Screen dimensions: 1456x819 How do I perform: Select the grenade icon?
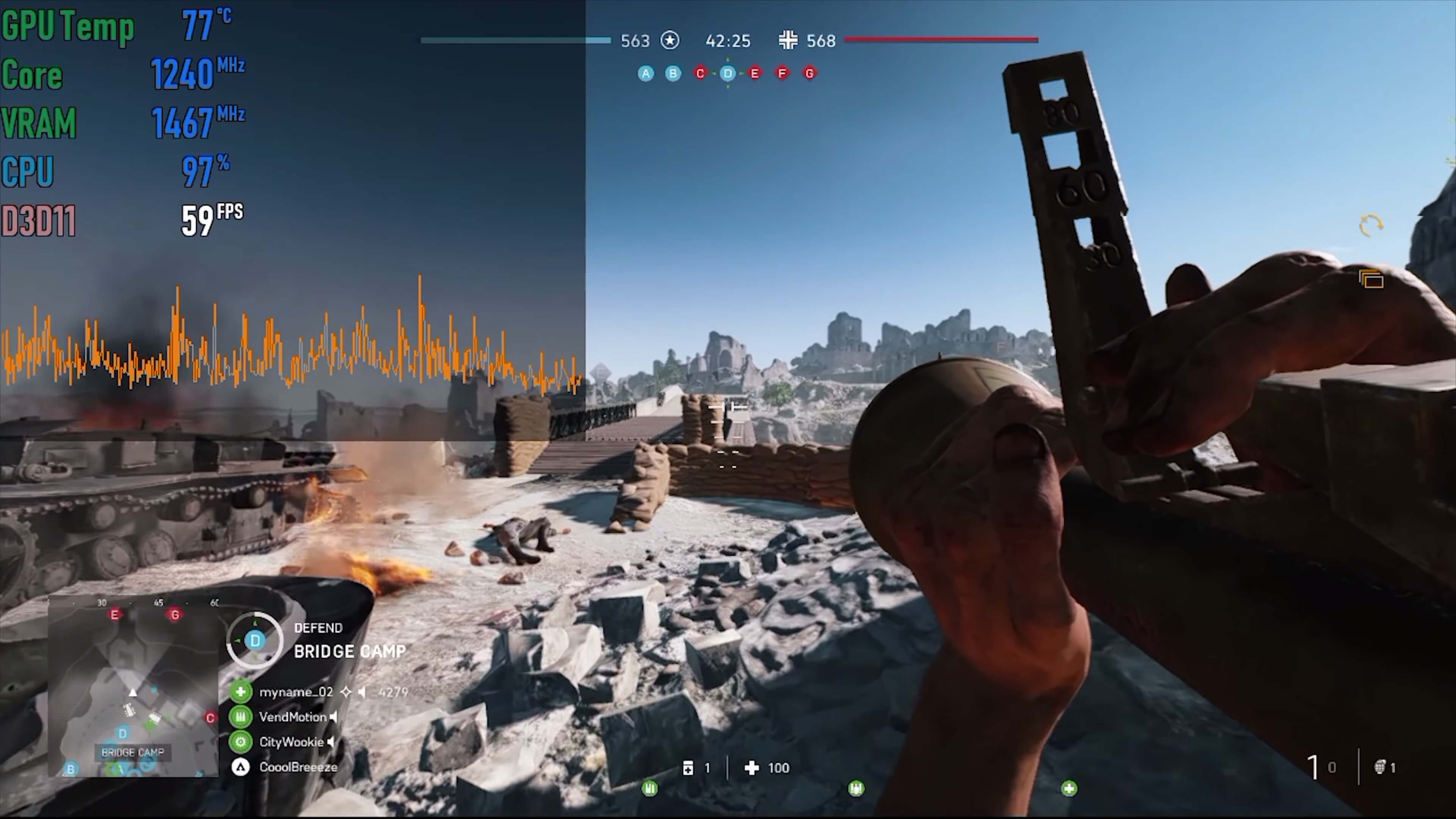1380,767
